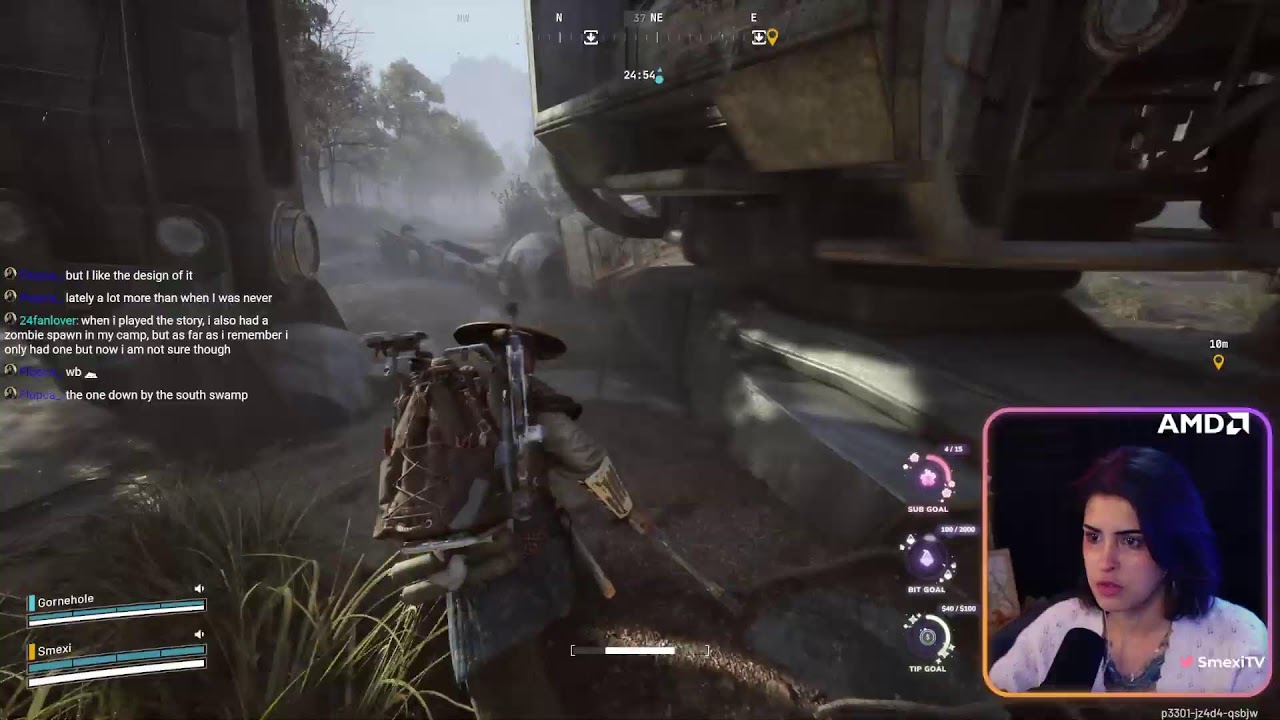Click the extraction icon below compass N
Screen dimensions: 1280x720
[591, 38]
